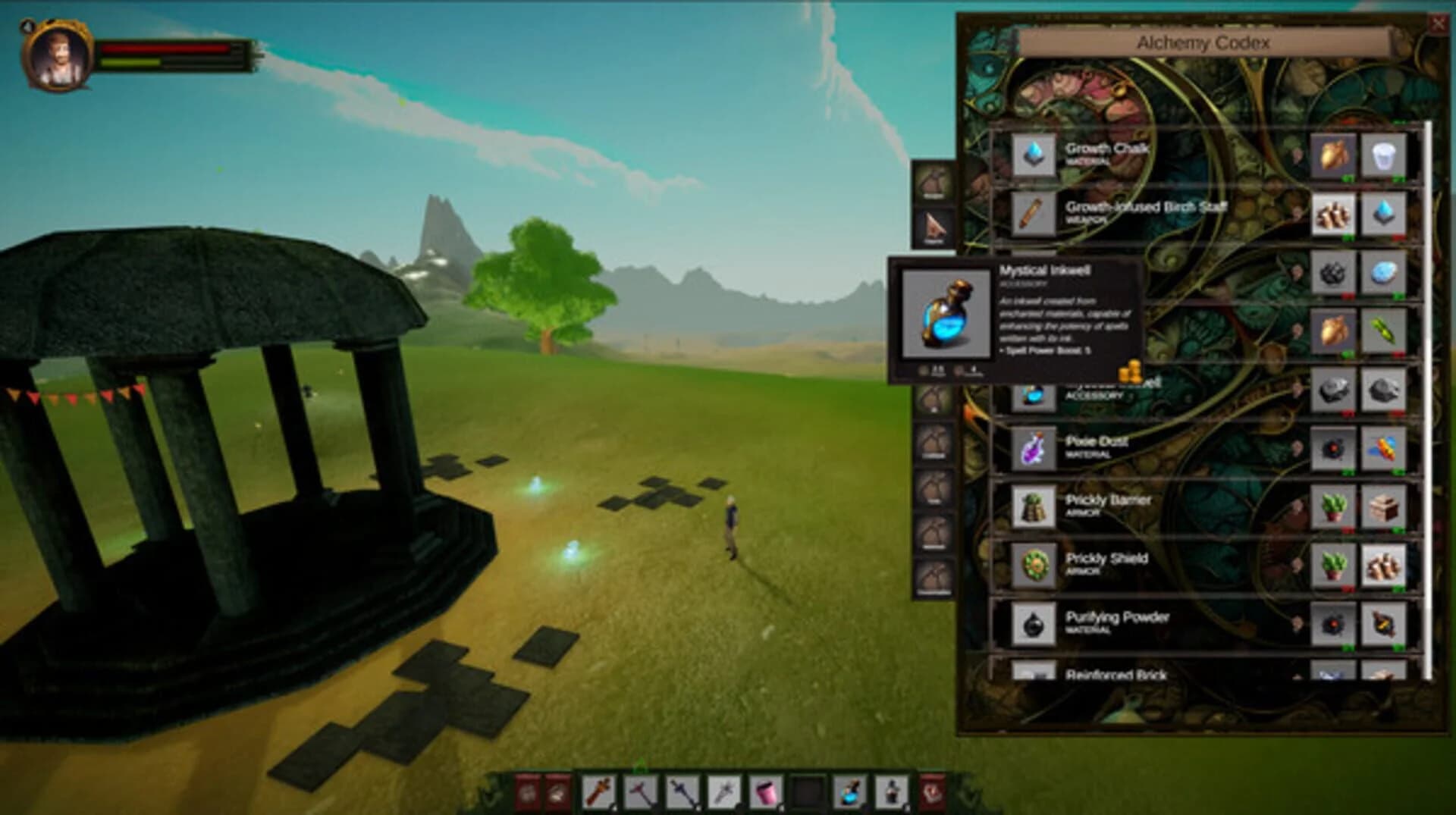Select the blue crystal ingredient for the Birch Staff
The width and height of the screenshot is (1456, 815).
tap(1385, 212)
